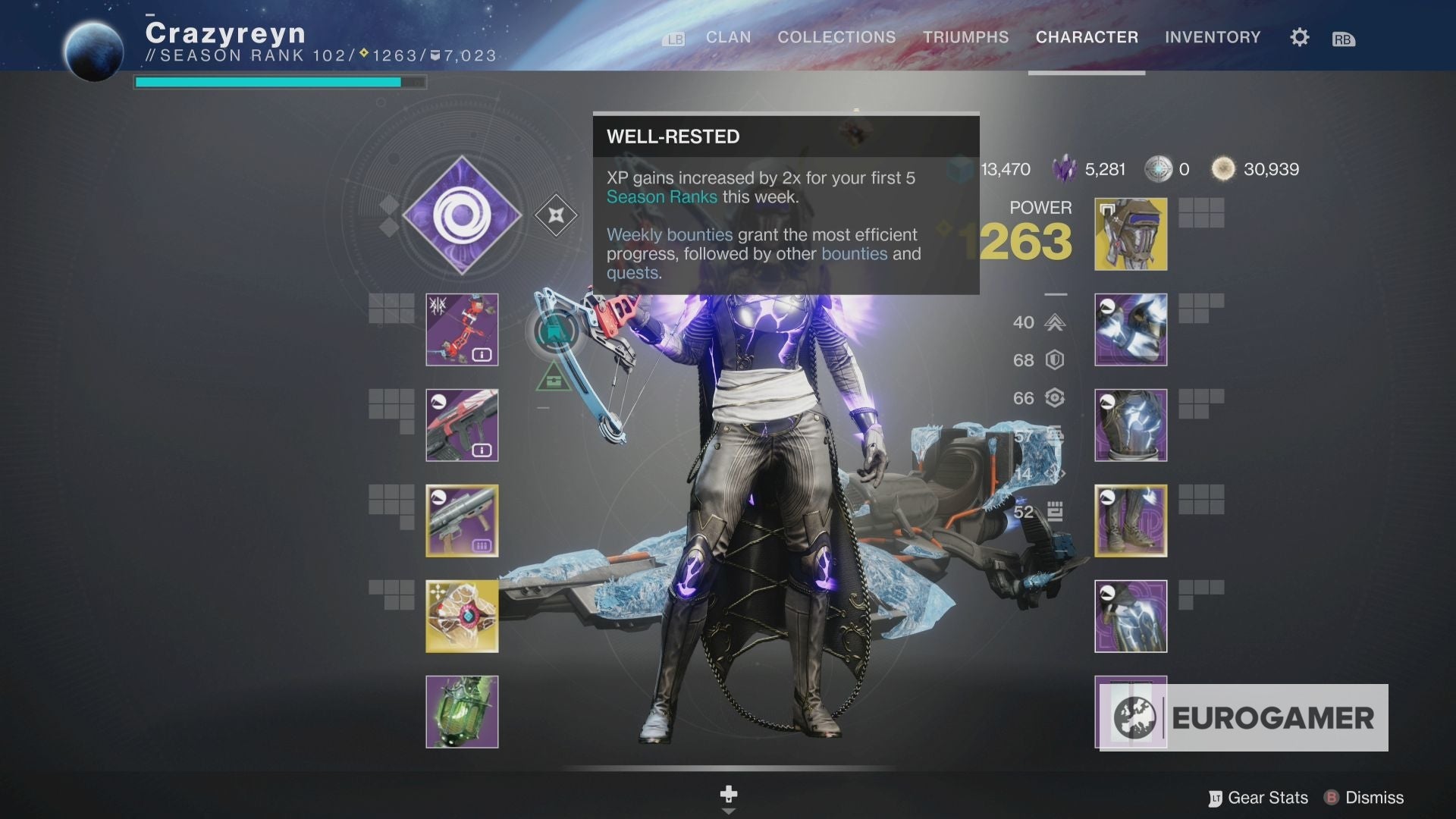Pick the rocket launcher power weapon slot

pos(462,521)
